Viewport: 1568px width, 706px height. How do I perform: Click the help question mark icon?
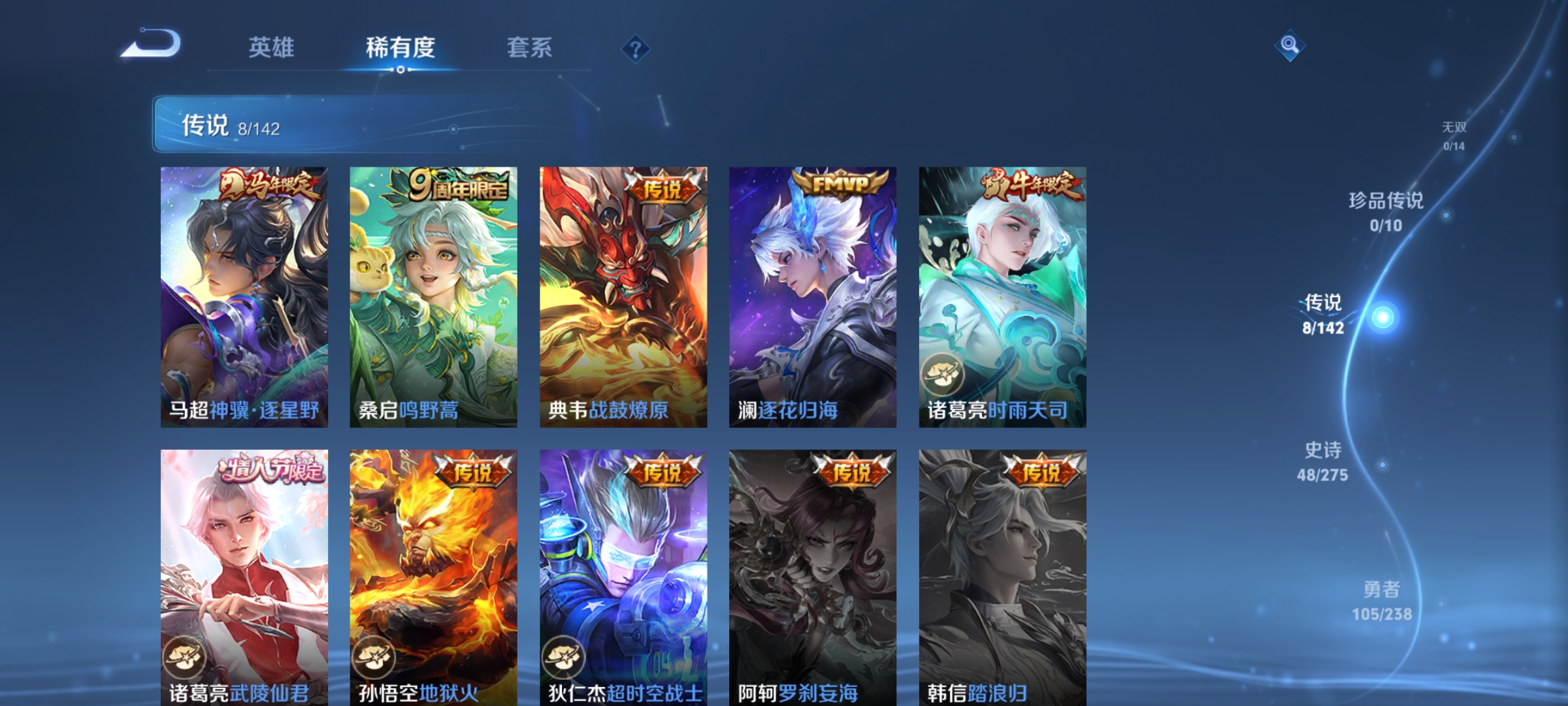(636, 50)
